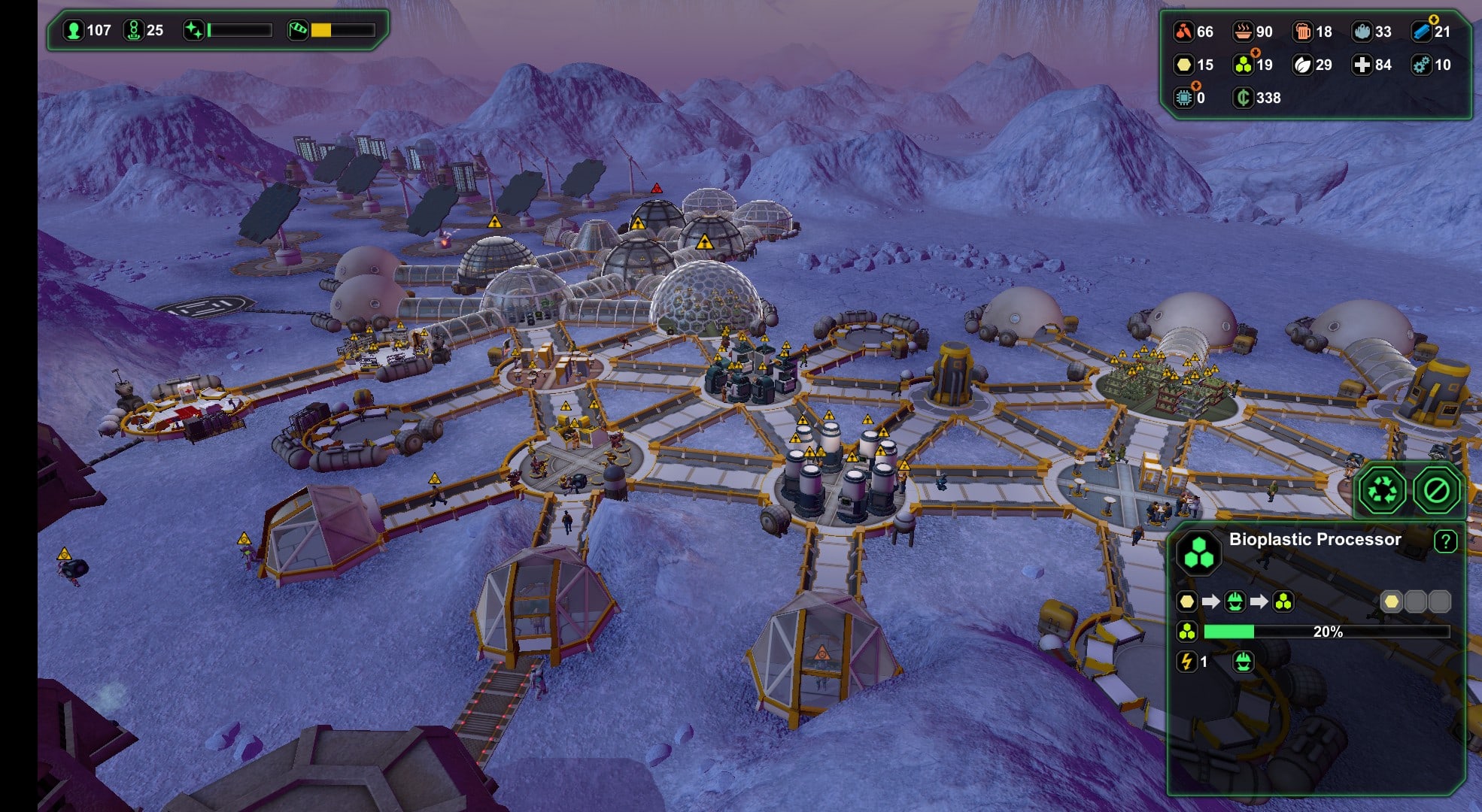1482x812 pixels.
Task: Select the medical cross supplies icon
Action: 1362,65
